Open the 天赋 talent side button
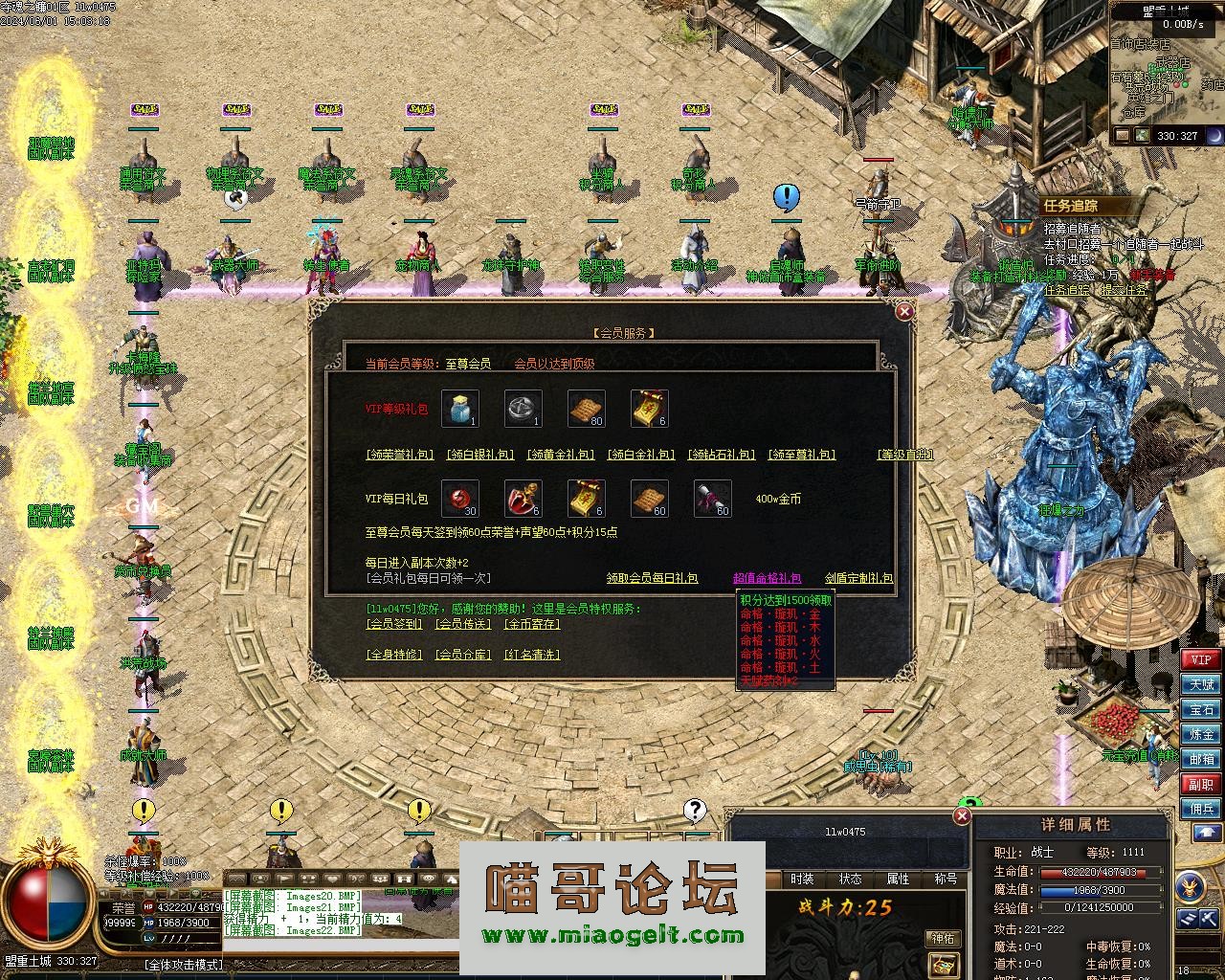 (x=1201, y=684)
